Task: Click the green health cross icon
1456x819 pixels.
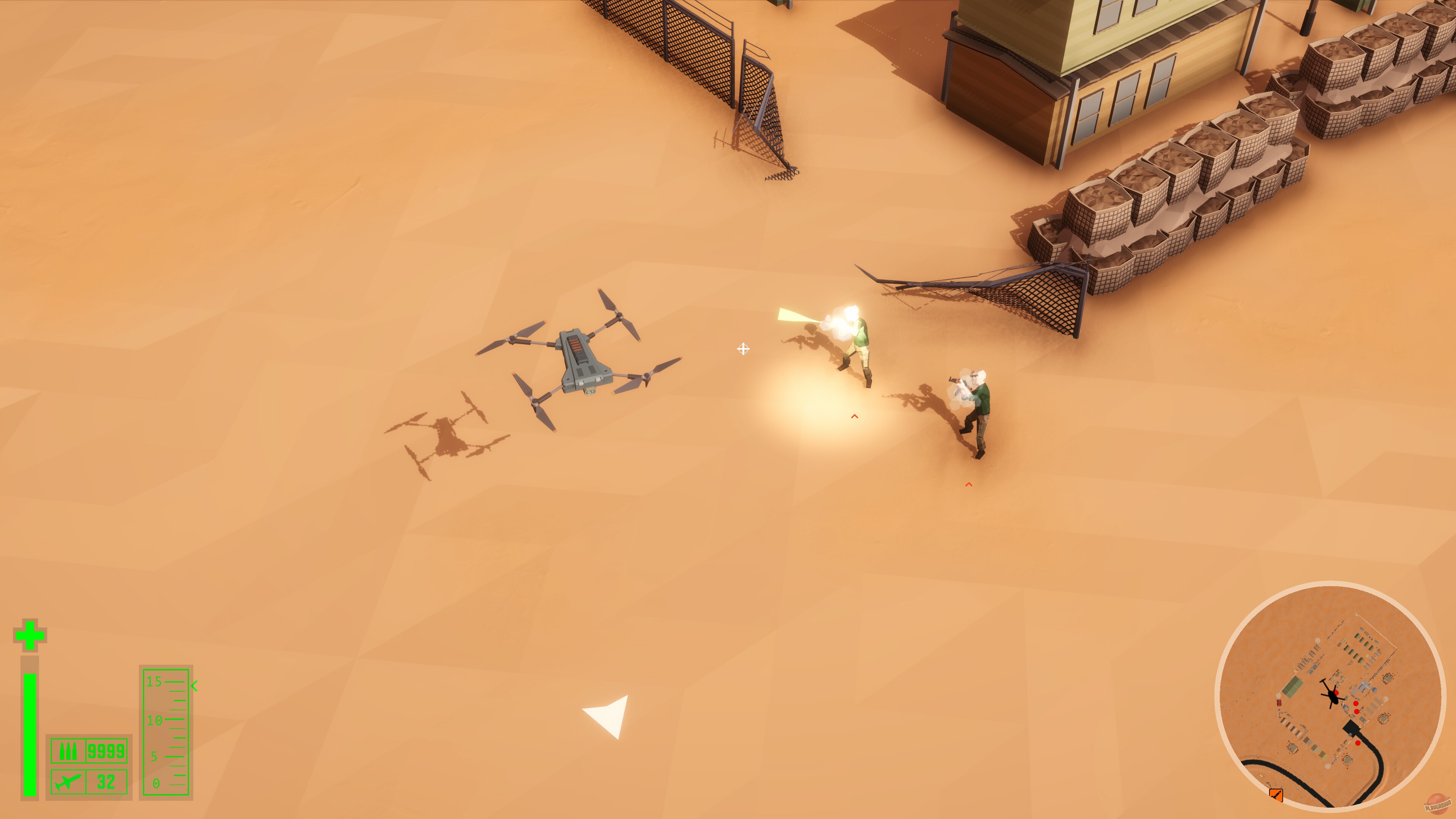Action: pyautogui.click(x=30, y=635)
